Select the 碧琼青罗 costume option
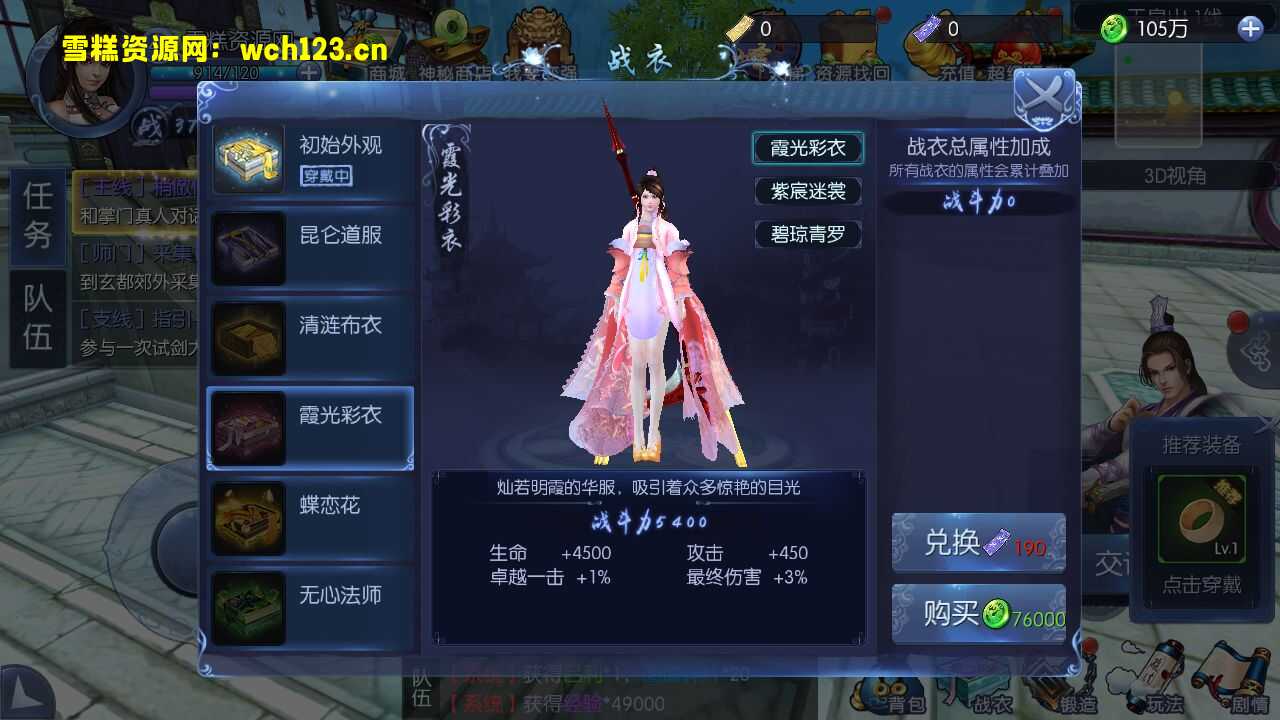This screenshot has height=720, width=1280. [x=808, y=235]
